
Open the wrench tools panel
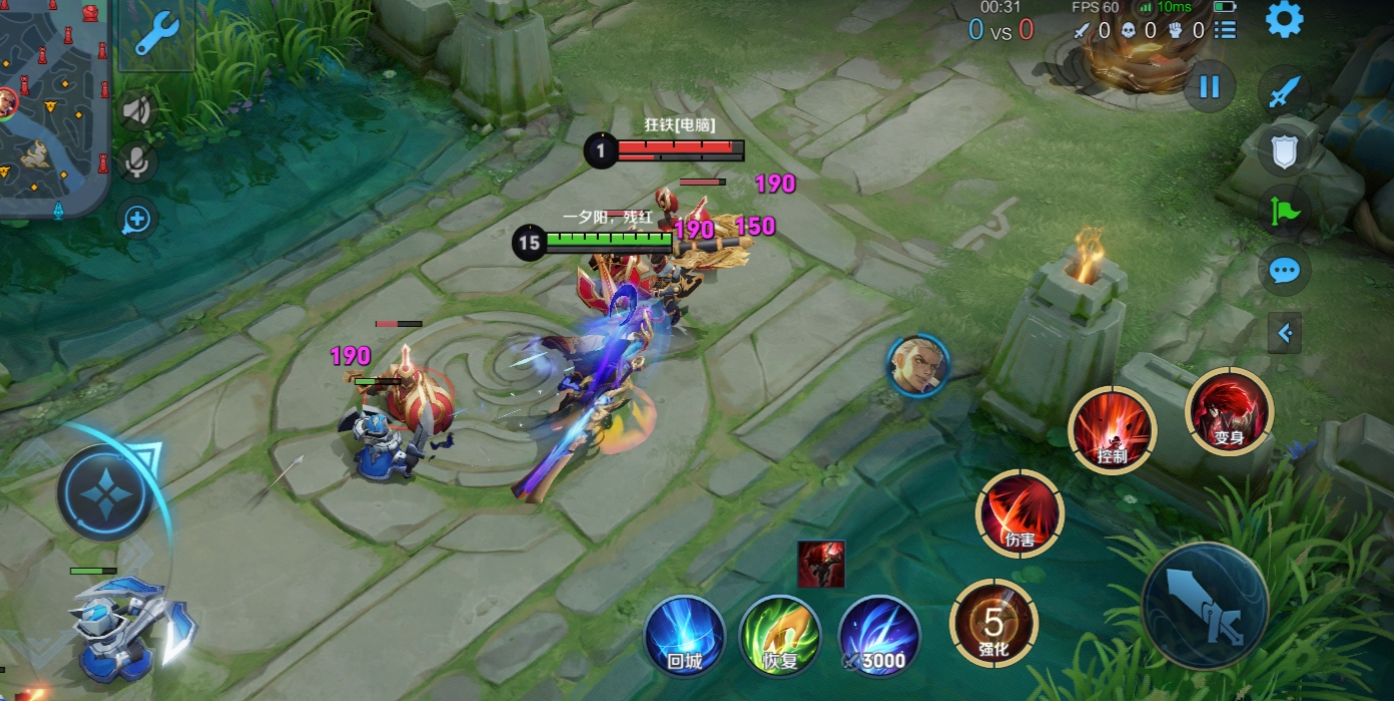(156, 34)
